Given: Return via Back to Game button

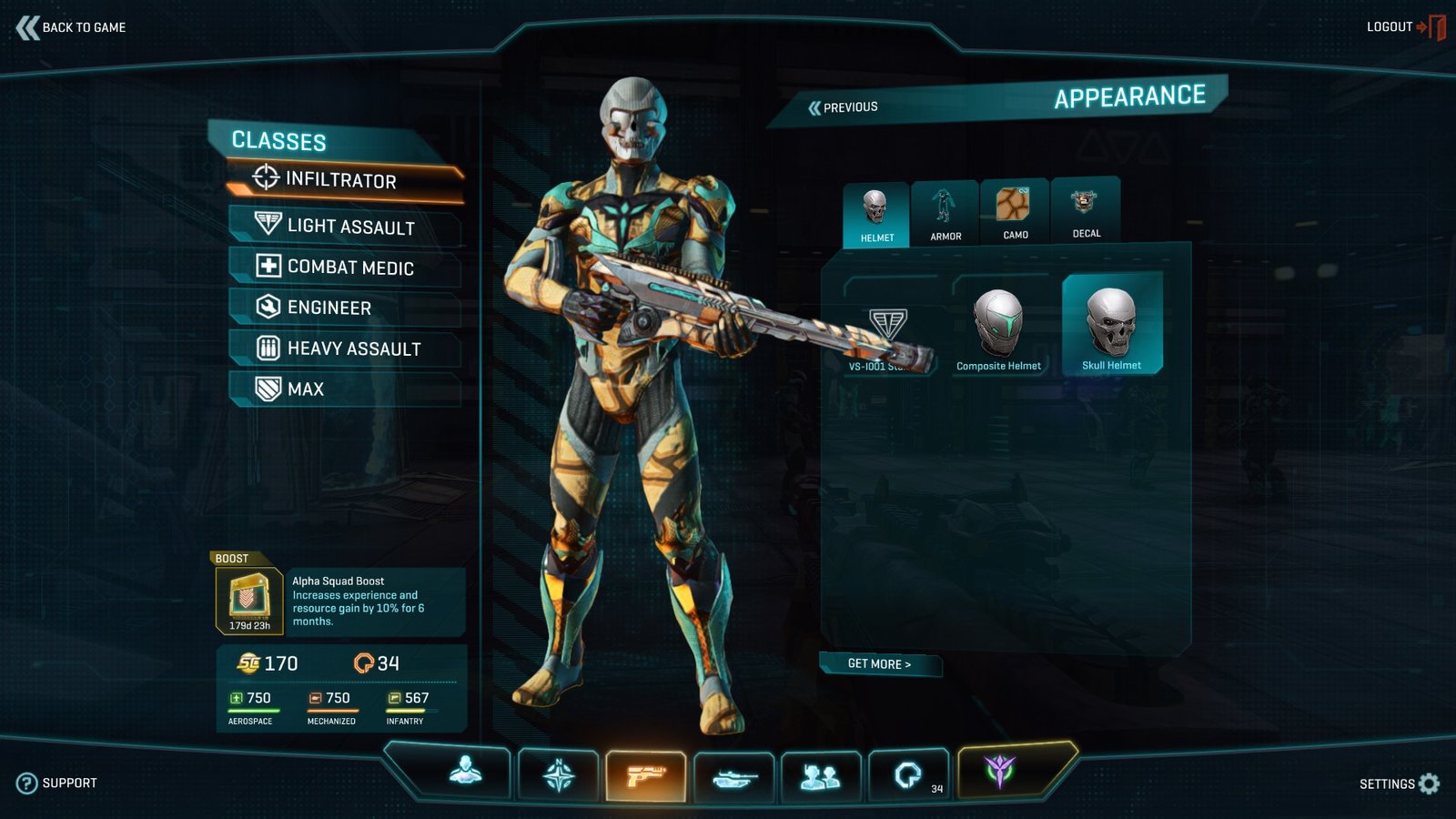Looking at the screenshot, I should (x=71, y=27).
